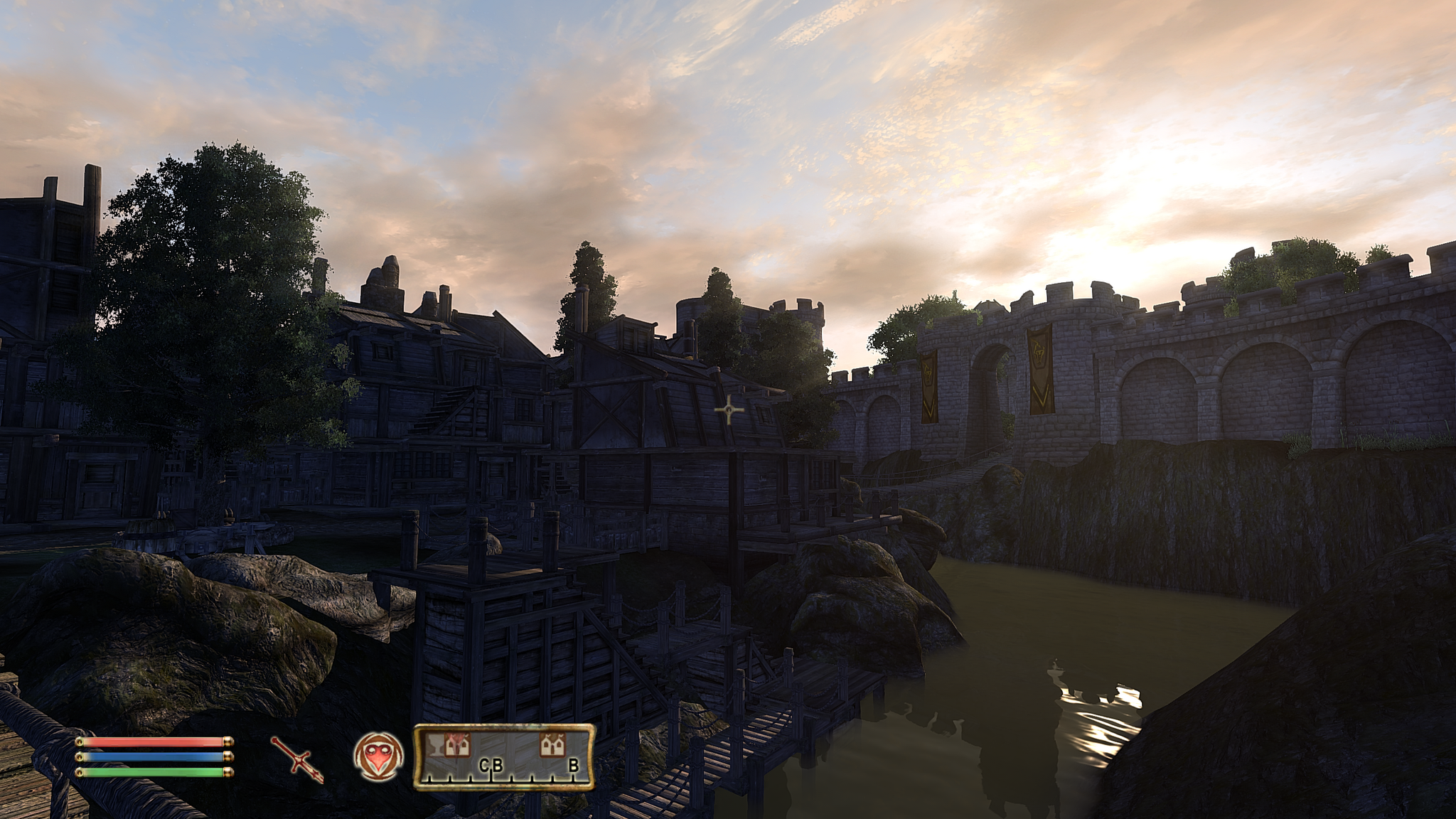The width and height of the screenshot is (1456, 819).
Task: Select the faded goblet marker on the compass
Action: click(434, 744)
